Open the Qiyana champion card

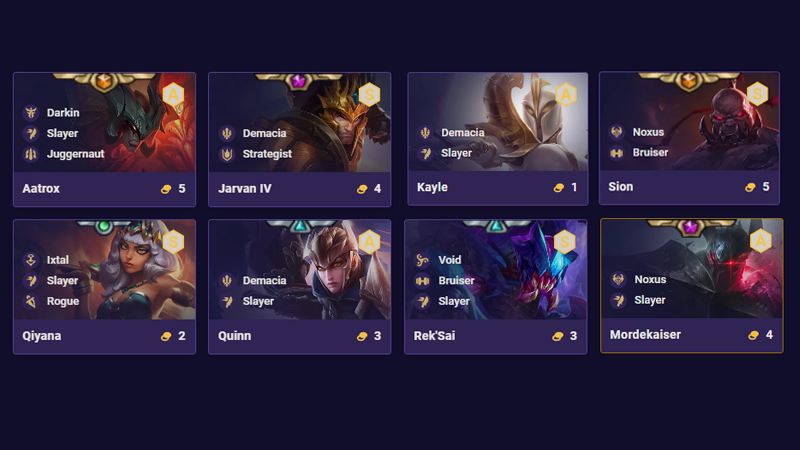coord(105,286)
